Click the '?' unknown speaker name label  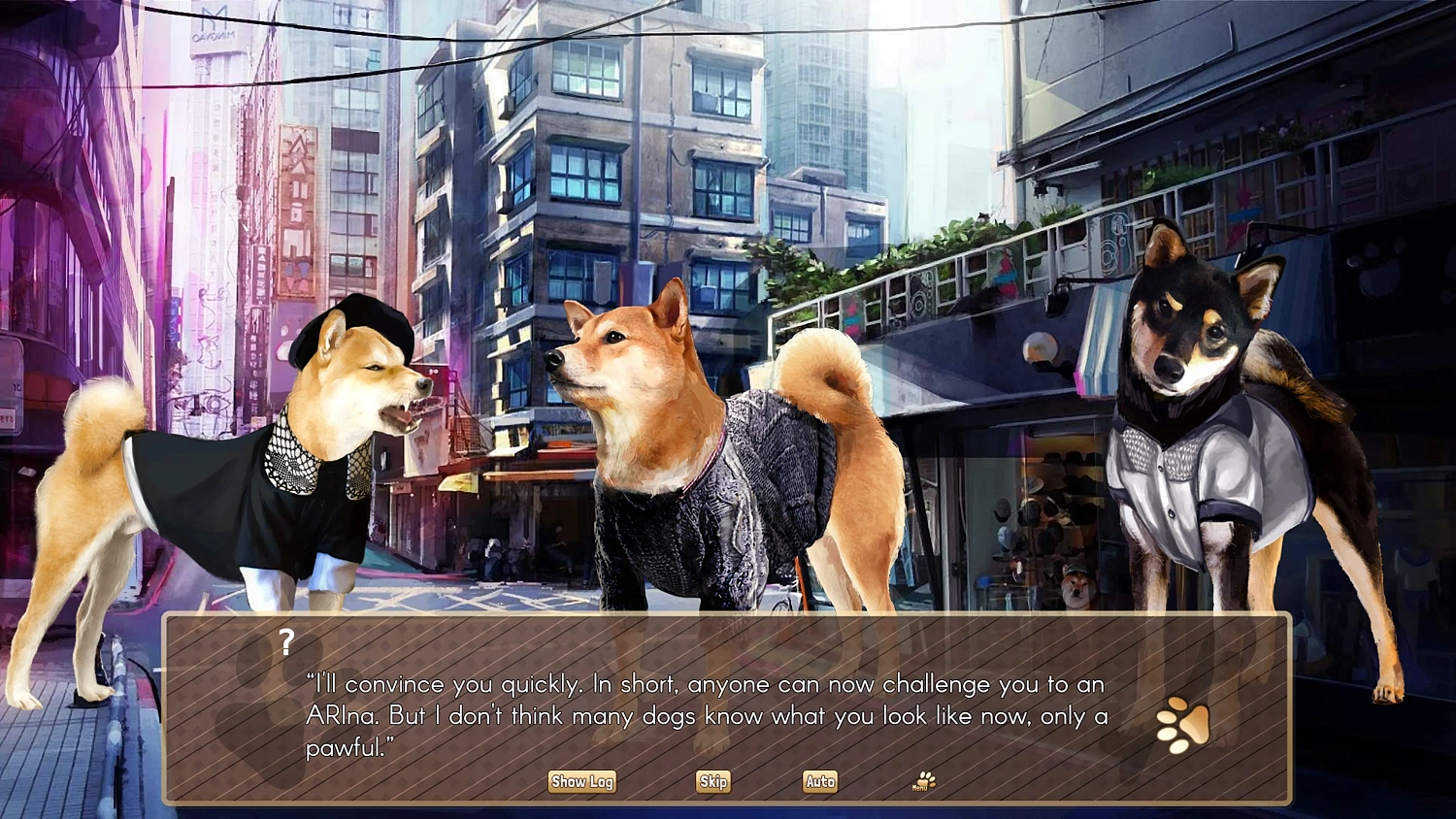tap(286, 641)
